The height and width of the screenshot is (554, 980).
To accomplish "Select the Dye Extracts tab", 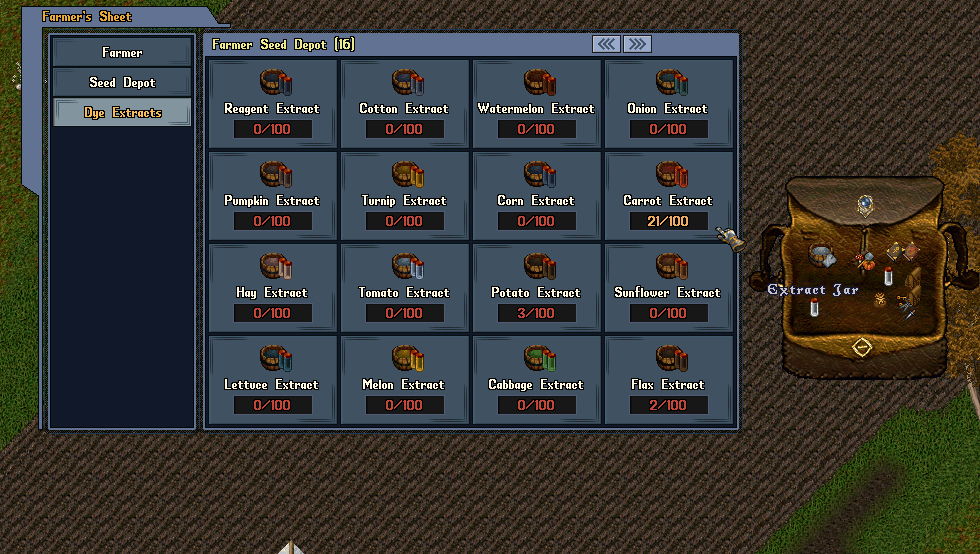I will (122, 113).
